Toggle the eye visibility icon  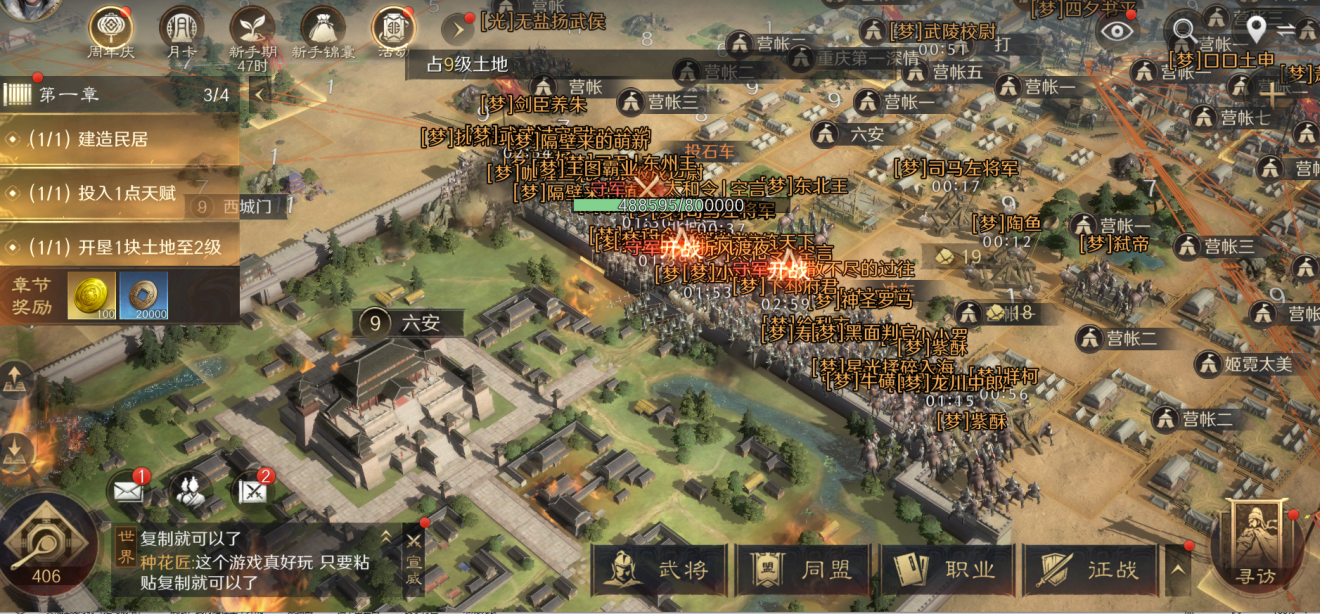(x=1116, y=30)
